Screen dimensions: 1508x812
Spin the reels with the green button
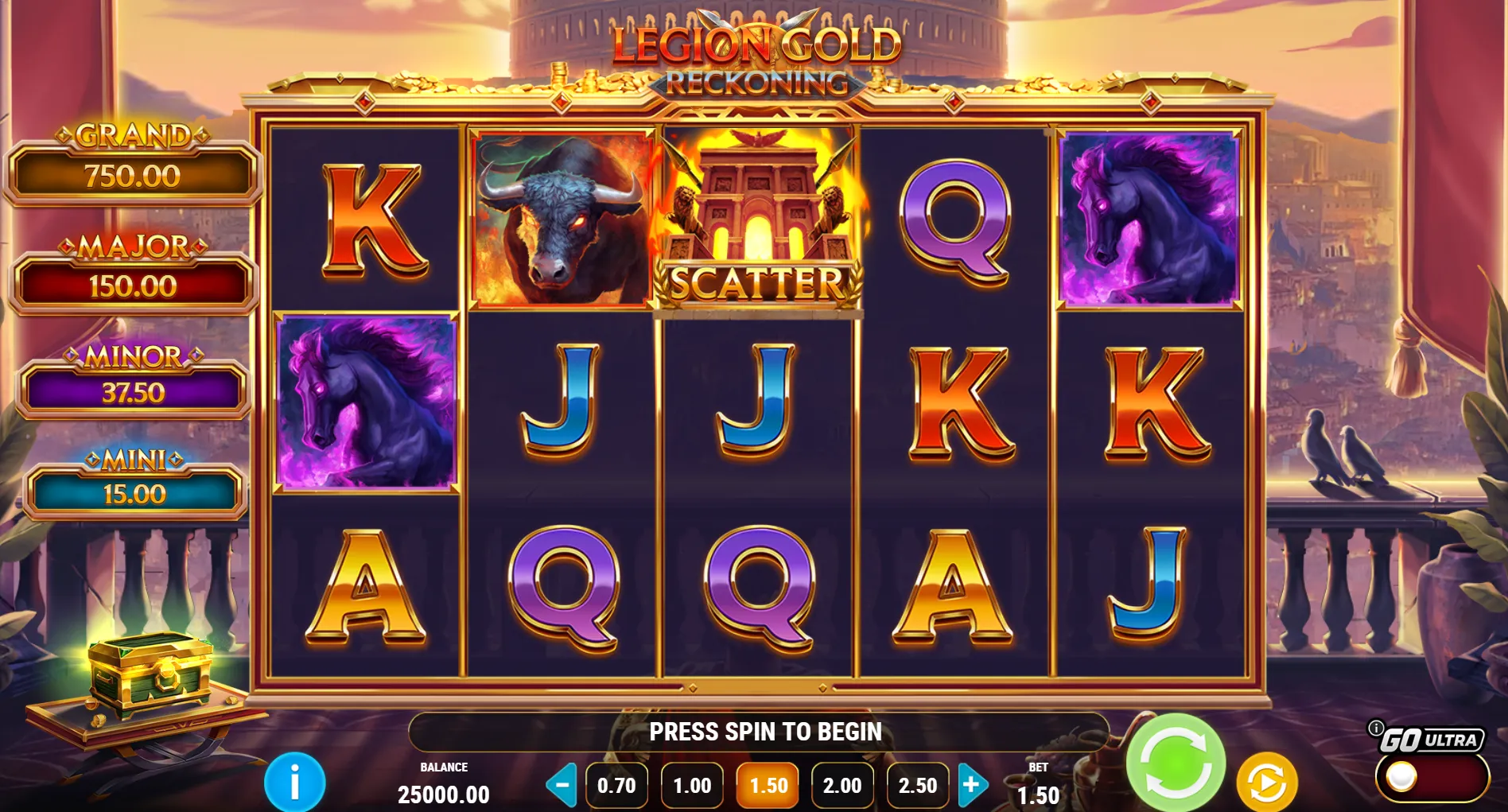(x=1176, y=763)
